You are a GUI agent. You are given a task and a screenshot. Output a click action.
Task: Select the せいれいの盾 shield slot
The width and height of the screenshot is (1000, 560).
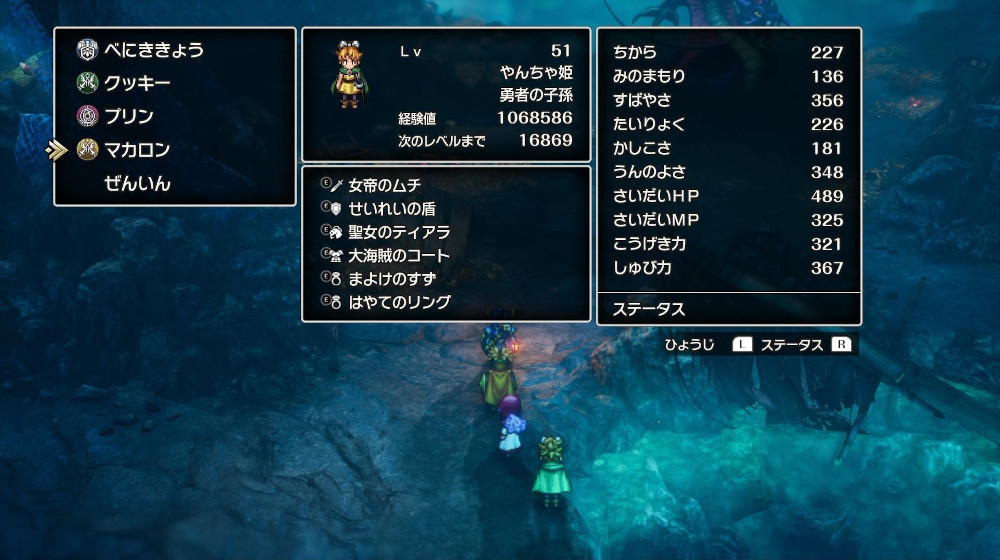[391, 209]
